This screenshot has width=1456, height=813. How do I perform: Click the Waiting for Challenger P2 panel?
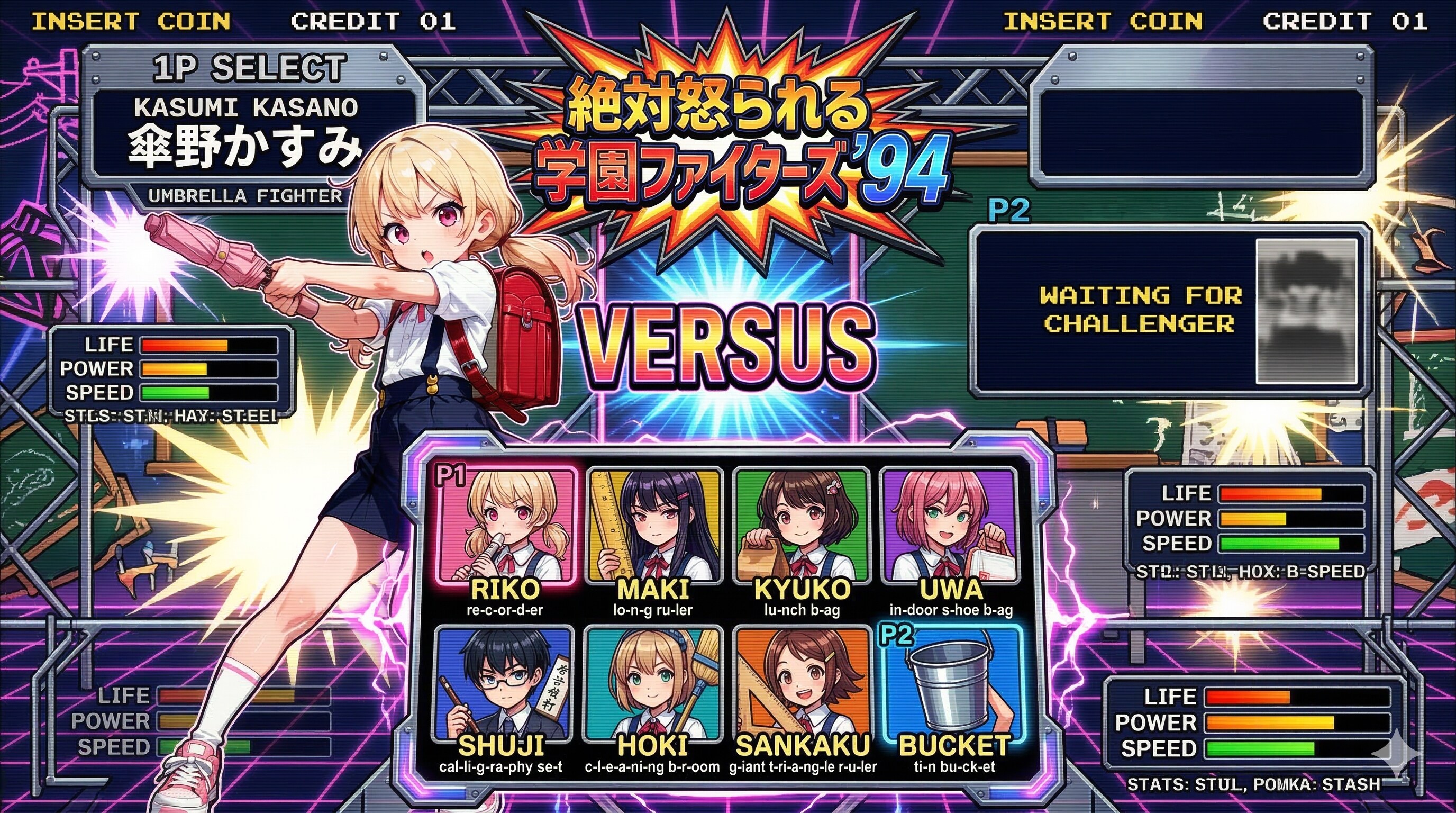(x=1170, y=310)
